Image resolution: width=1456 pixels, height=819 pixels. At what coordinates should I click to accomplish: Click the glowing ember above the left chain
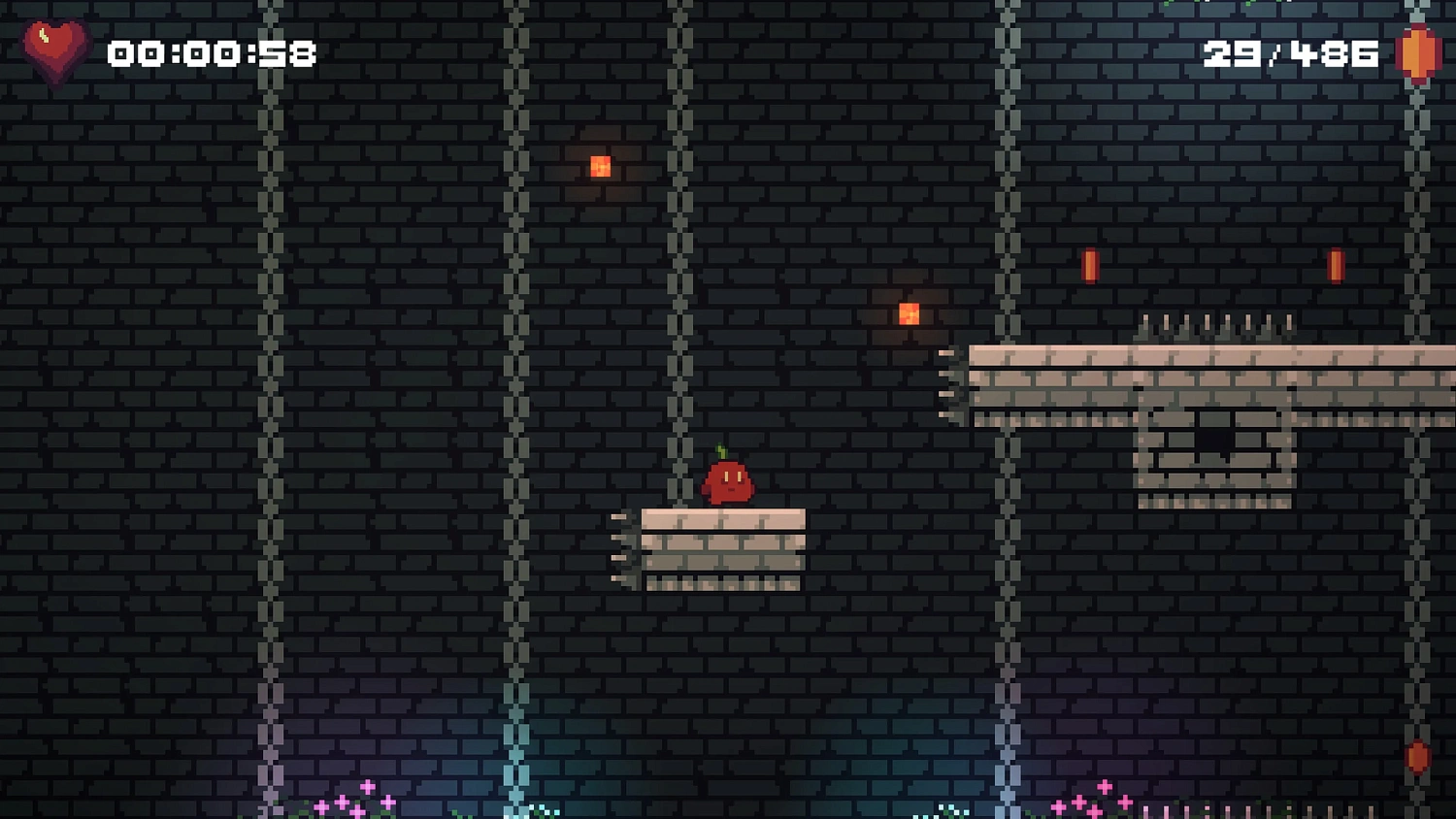[599, 166]
